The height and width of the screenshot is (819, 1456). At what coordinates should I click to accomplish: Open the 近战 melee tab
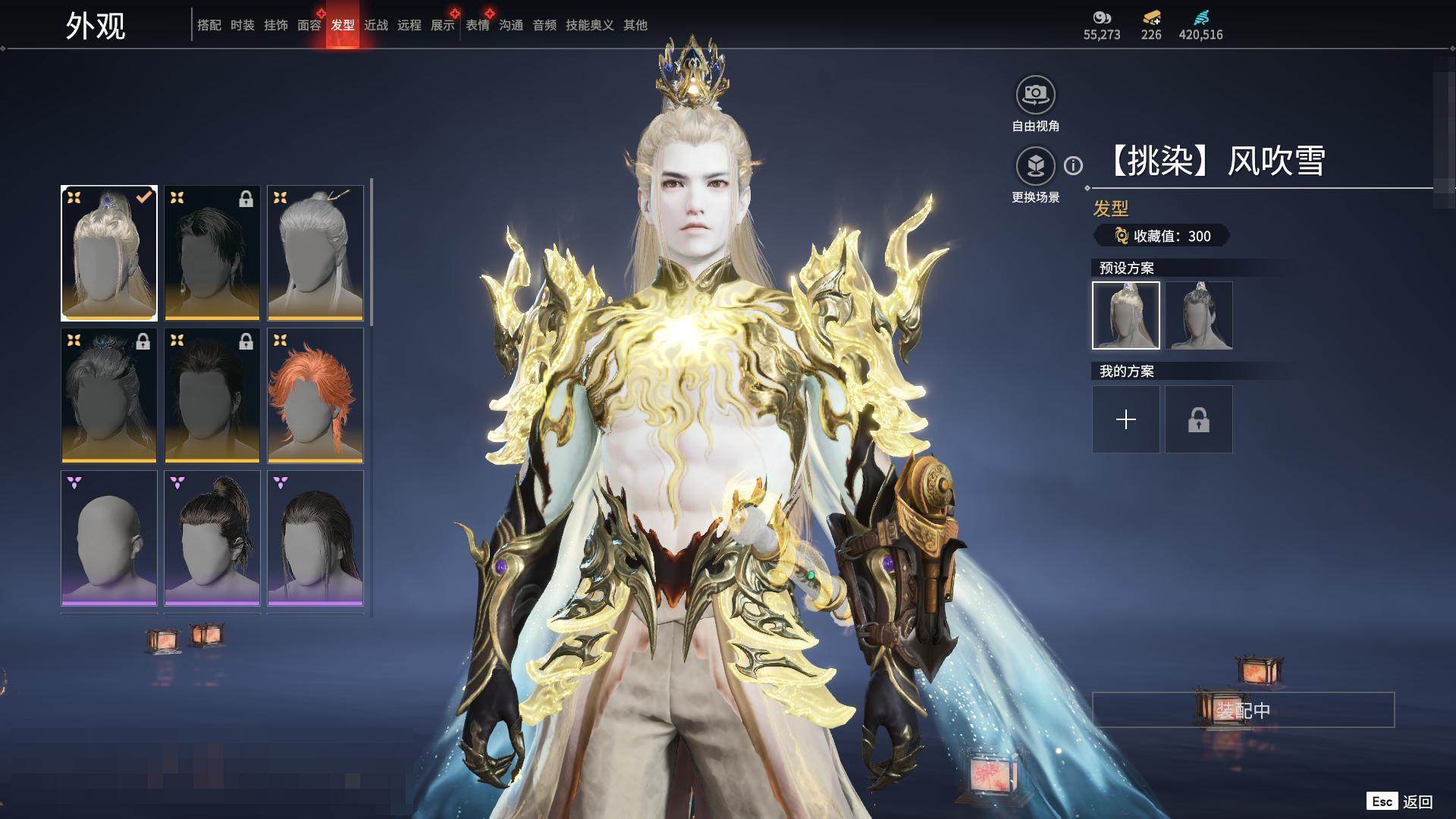point(375,26)
